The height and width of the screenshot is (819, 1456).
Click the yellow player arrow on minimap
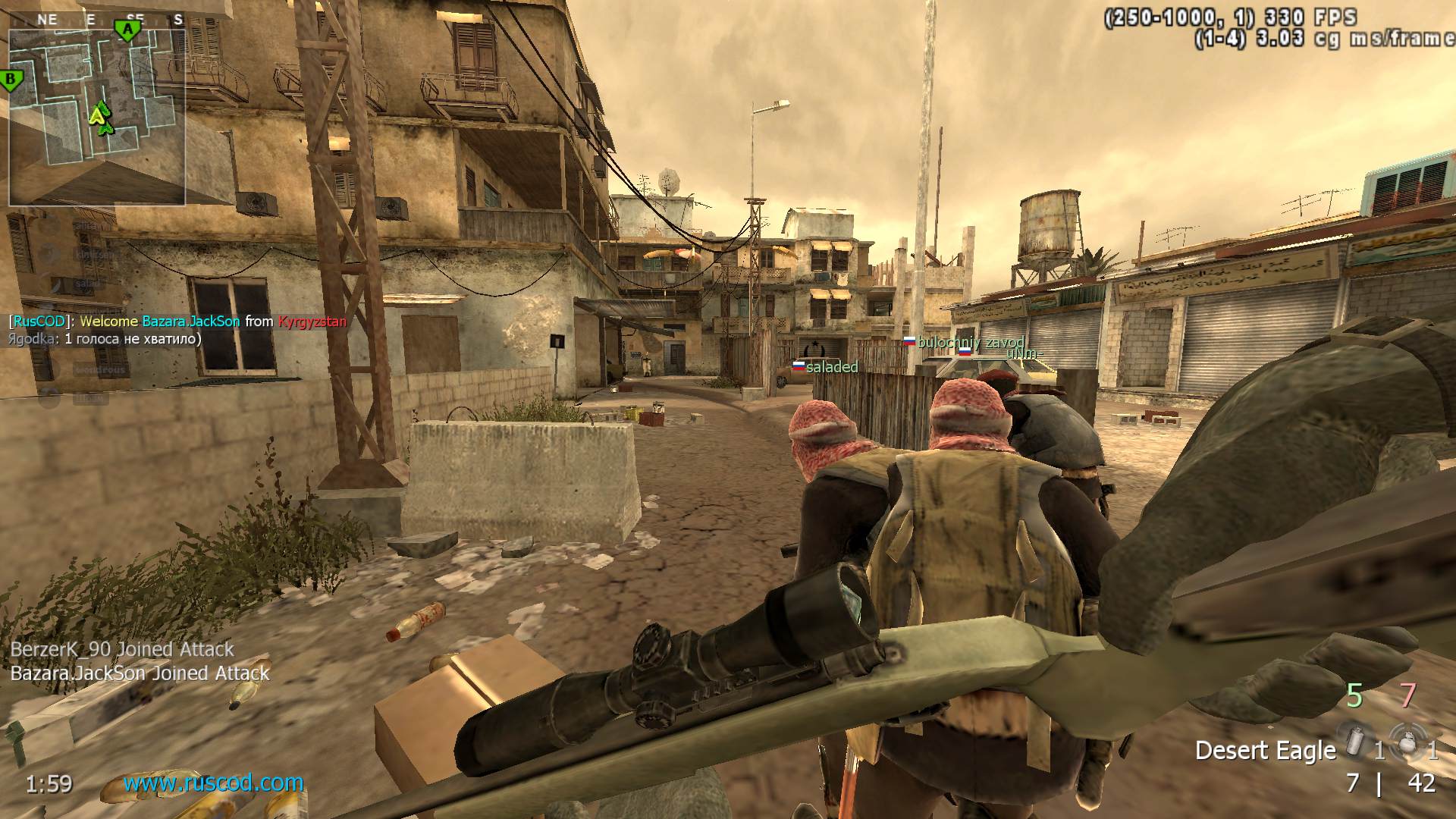pos(96,115)
